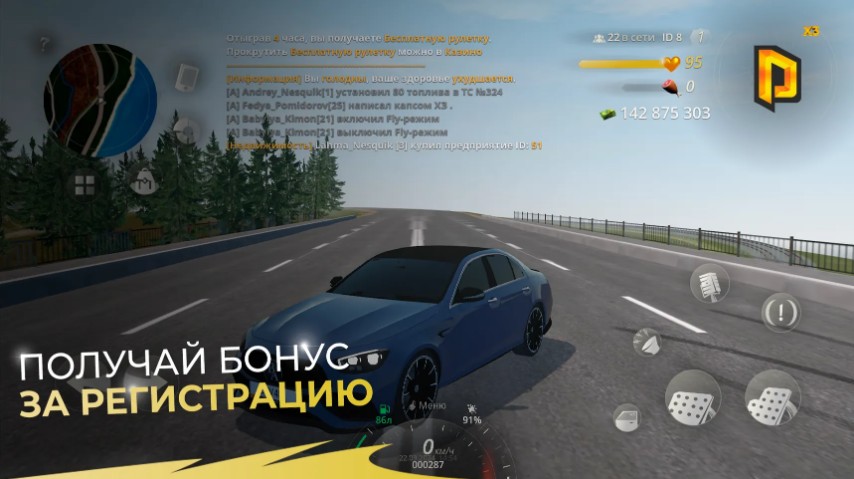Open the vehicle "Меню" button
Screen dimensions: 854x479
coord(432,406)
